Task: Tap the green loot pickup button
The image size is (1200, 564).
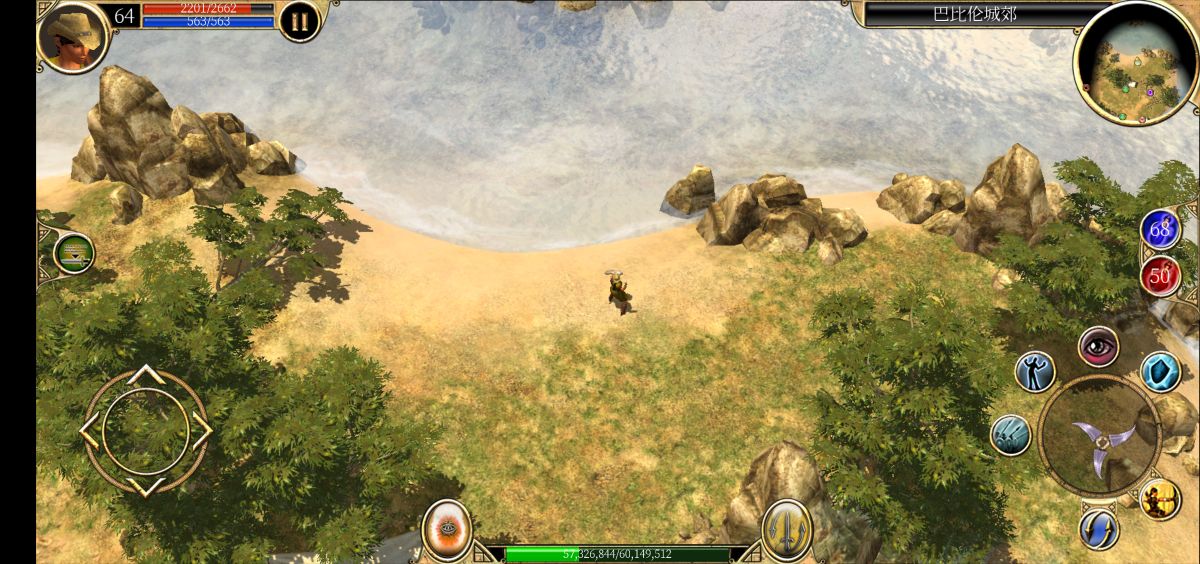Action: point(74,253)
